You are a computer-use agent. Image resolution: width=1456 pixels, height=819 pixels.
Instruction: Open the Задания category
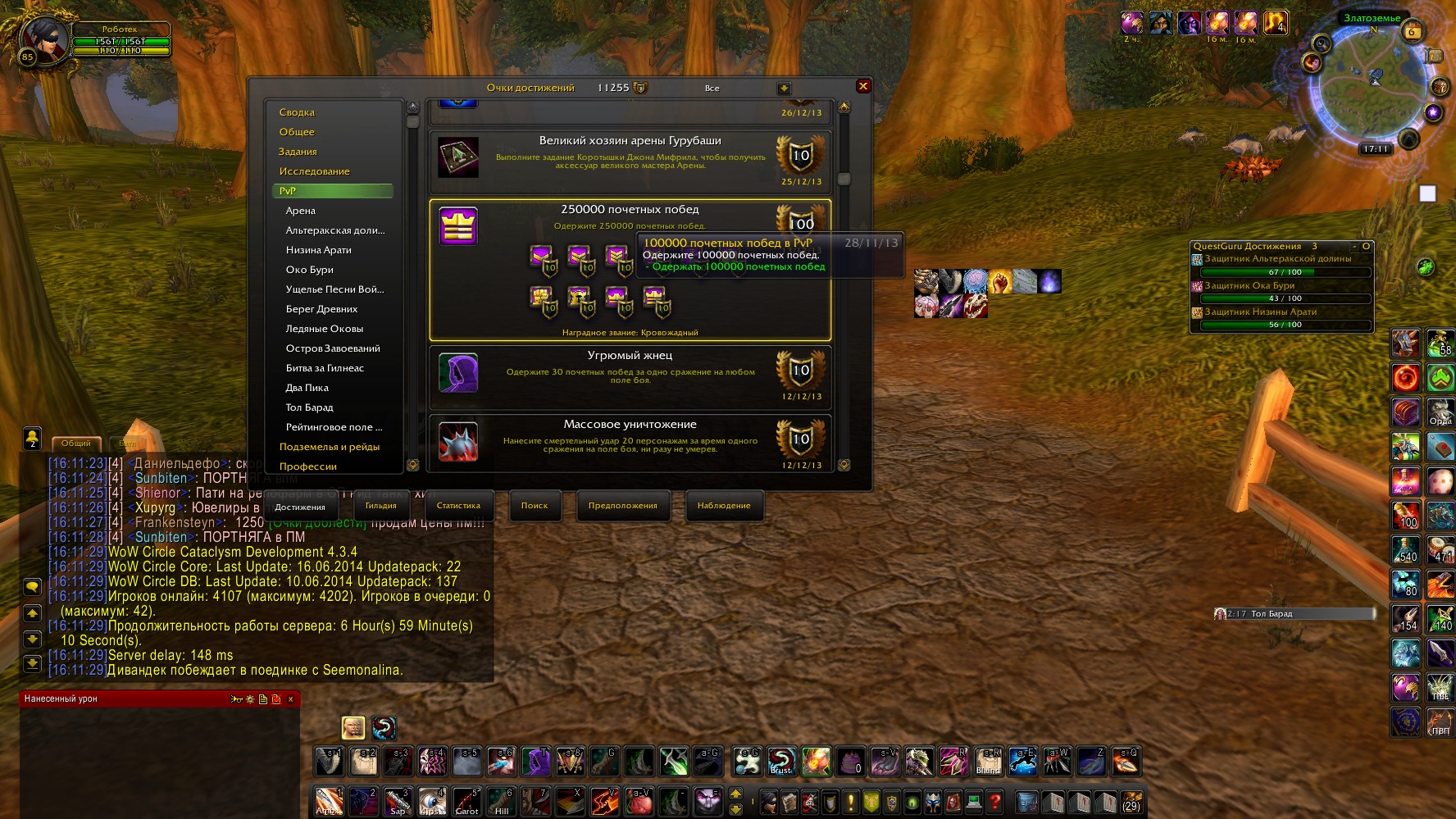pyautogui.click(x=298, y=152)
